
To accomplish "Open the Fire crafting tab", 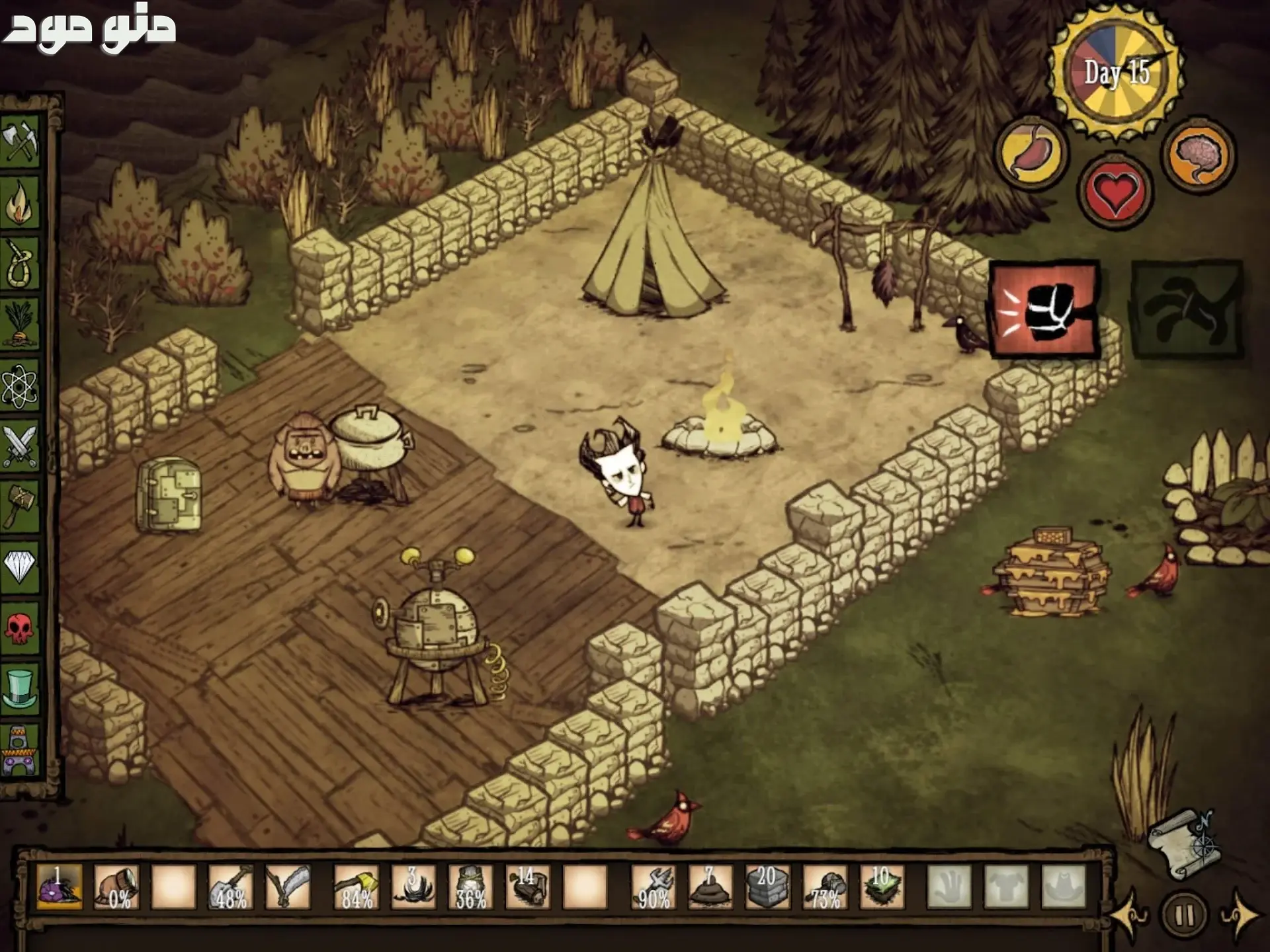I will coord(20,202).
